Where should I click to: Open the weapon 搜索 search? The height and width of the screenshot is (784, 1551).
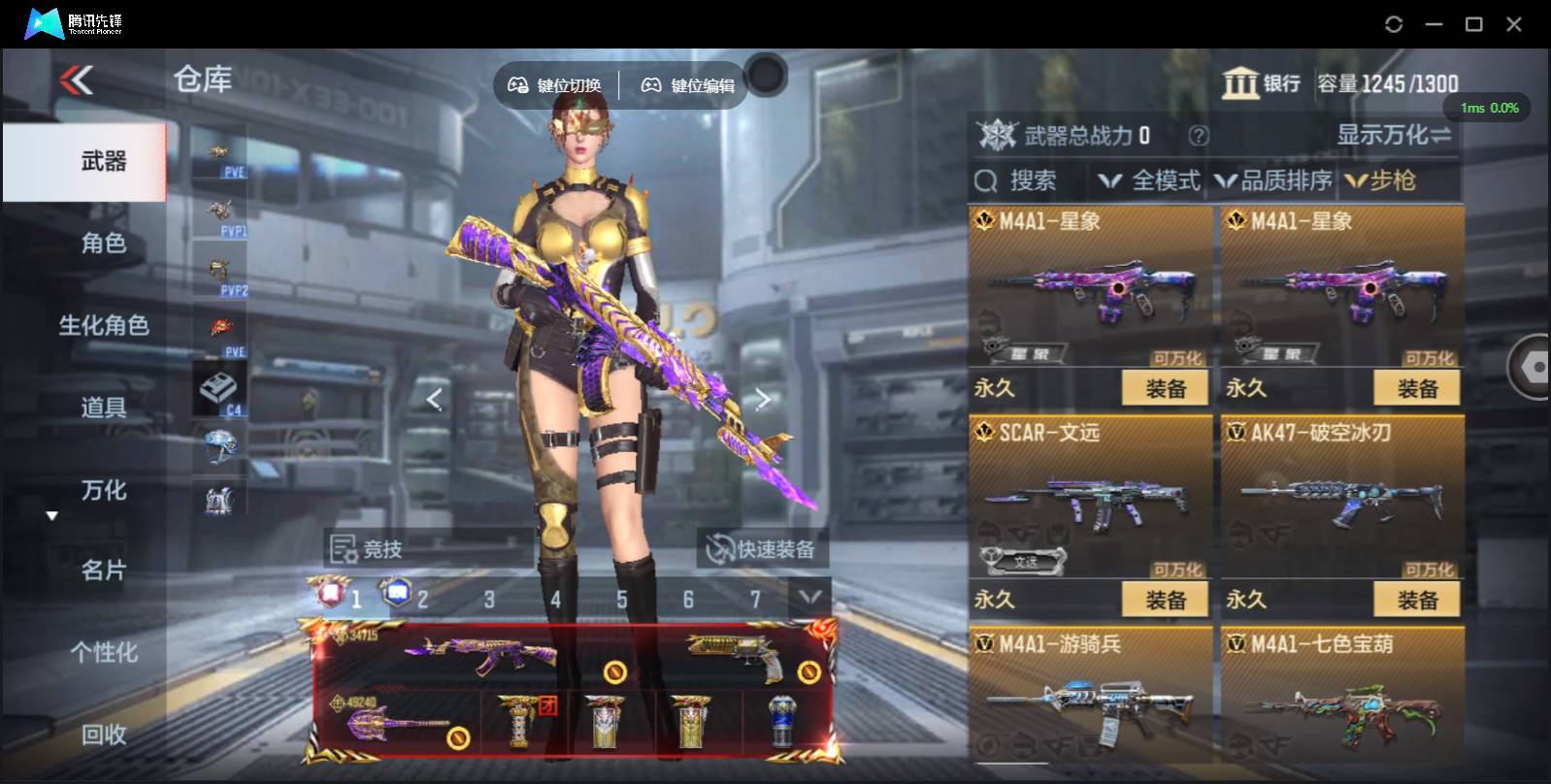(x=1017, y=180)
